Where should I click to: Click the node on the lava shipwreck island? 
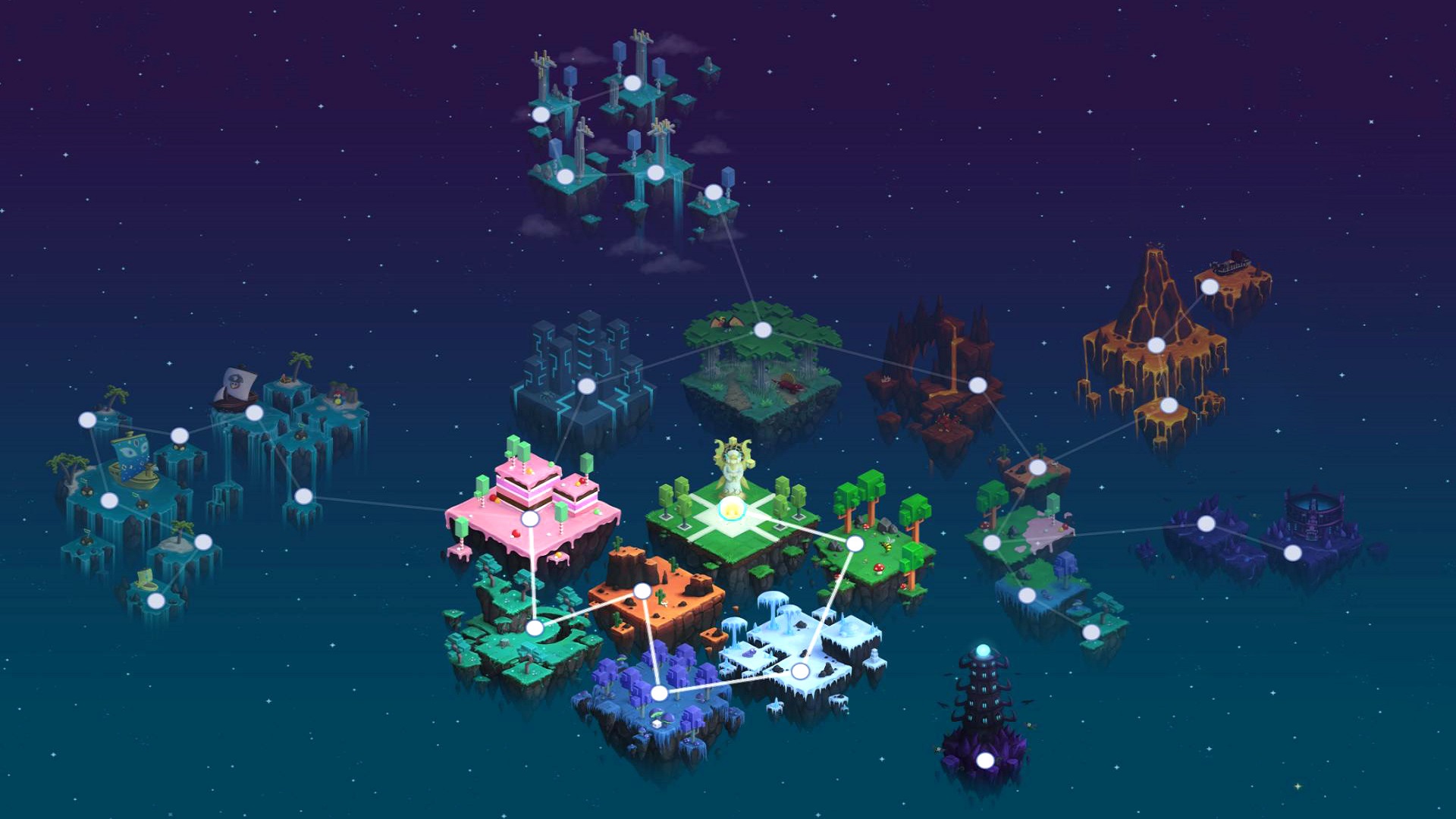(1210, 286)
